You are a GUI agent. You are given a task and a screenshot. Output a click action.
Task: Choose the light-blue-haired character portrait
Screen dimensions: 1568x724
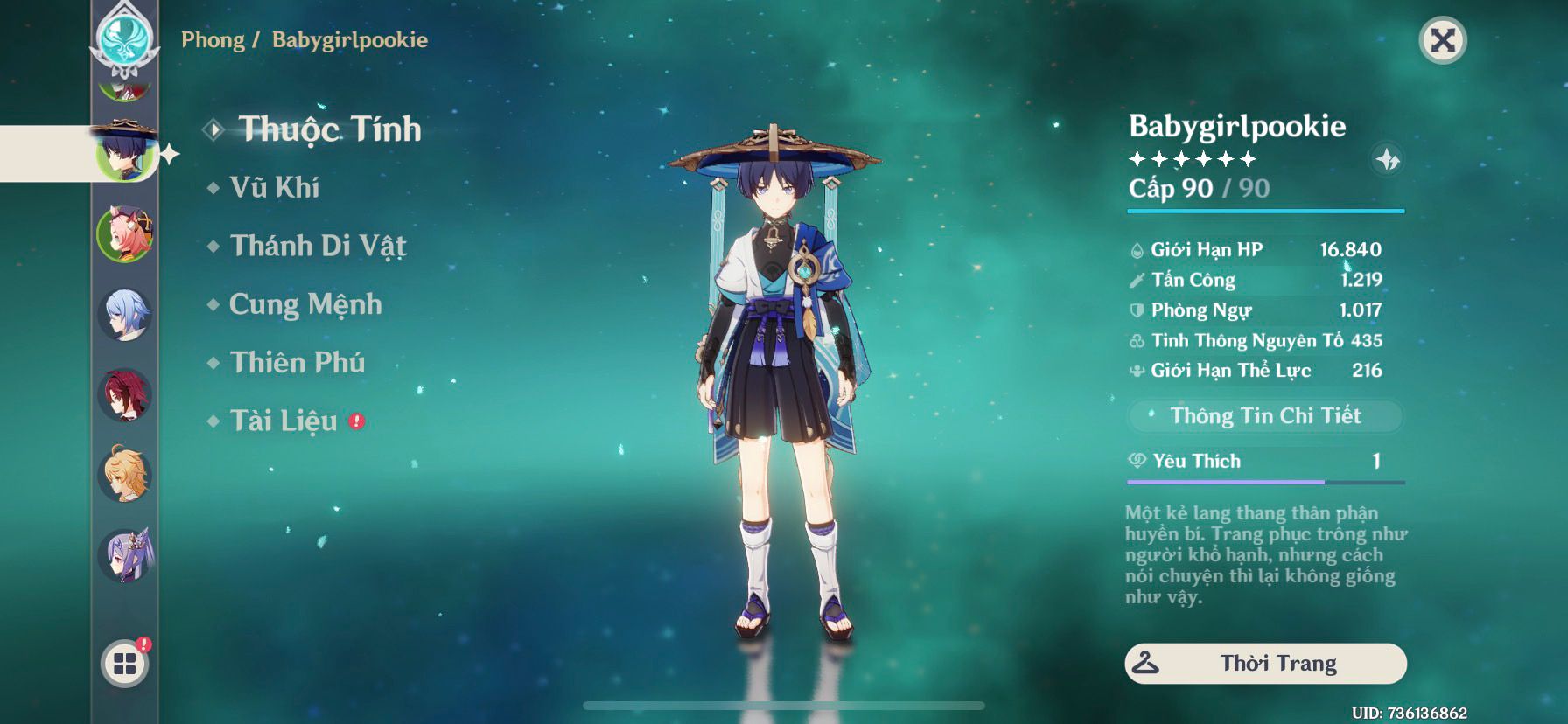(124, 315)
